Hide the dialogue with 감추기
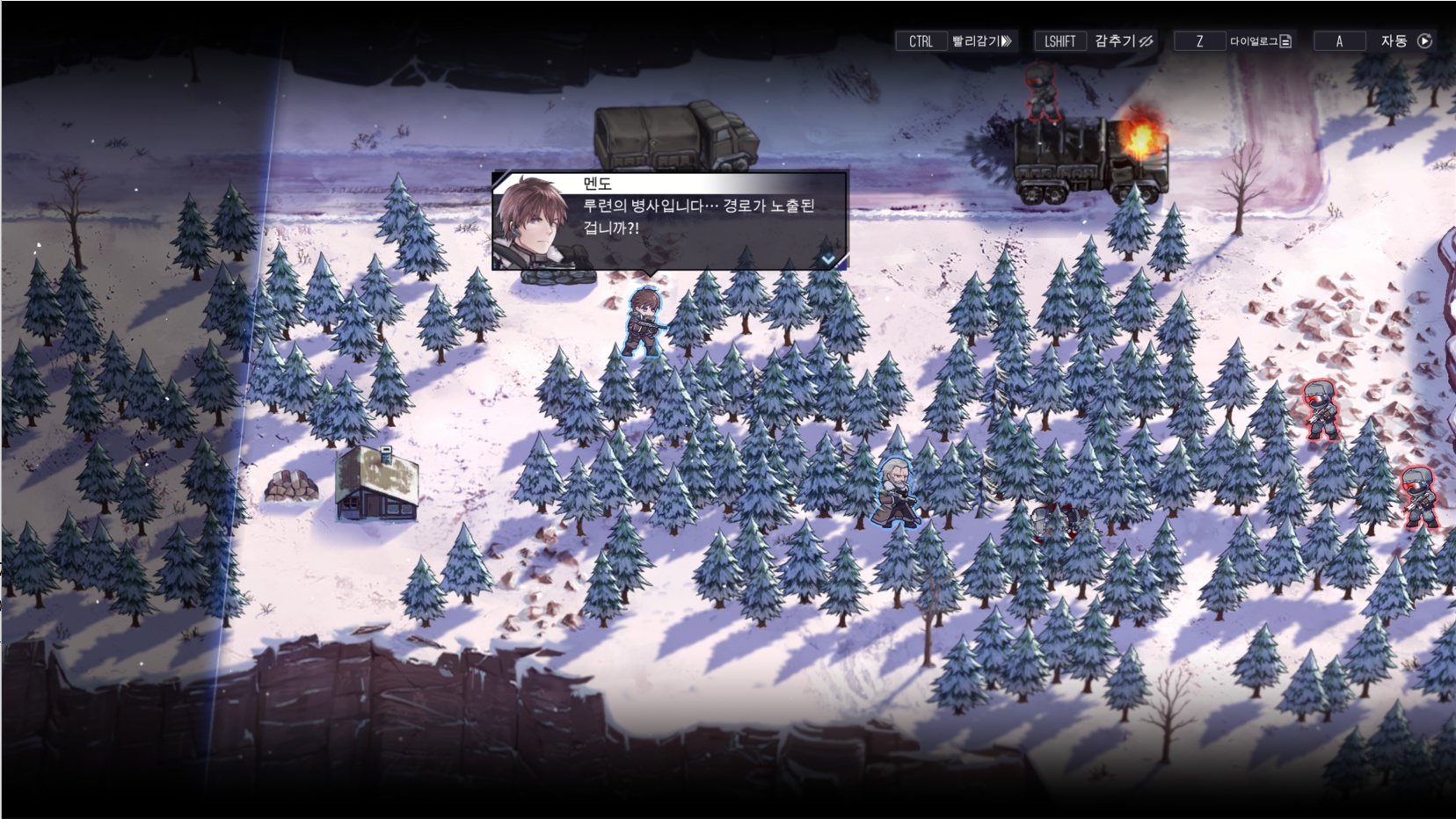This screenshot has width=1456, height=819. 1123,41
